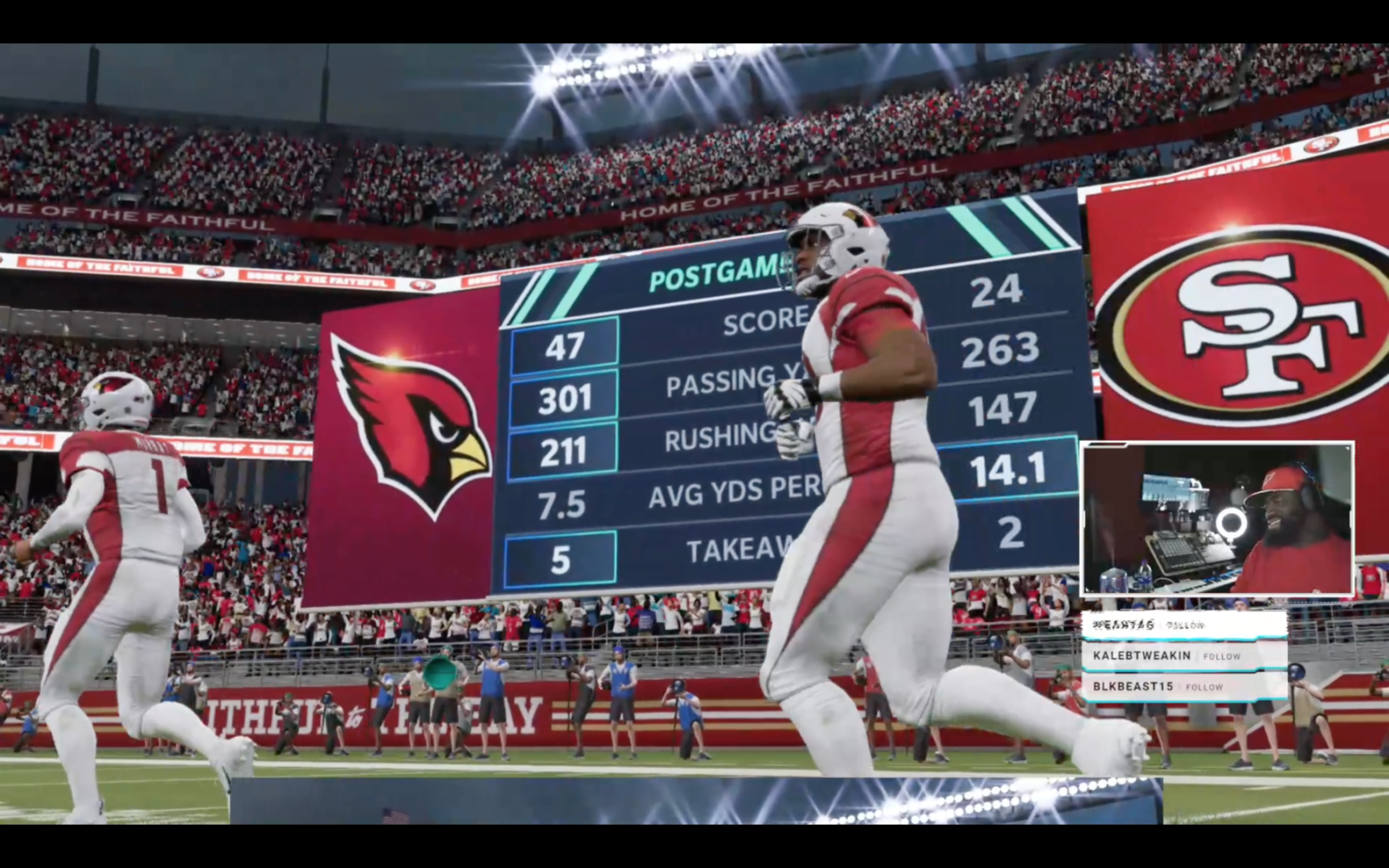
Task: Click the streamer webcam feed
Action: coord(1217,518)
